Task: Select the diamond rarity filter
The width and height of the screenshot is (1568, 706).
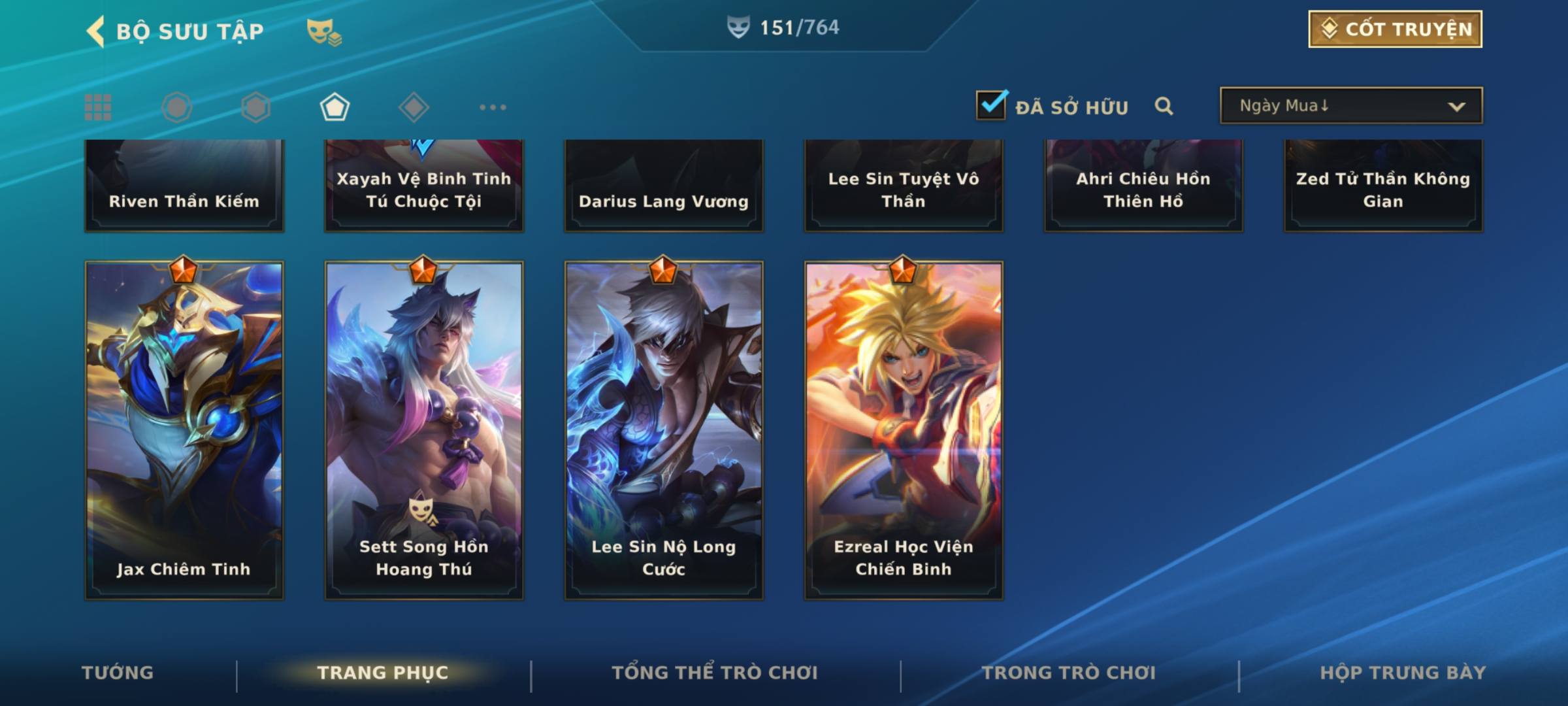Action: (414, 107)
